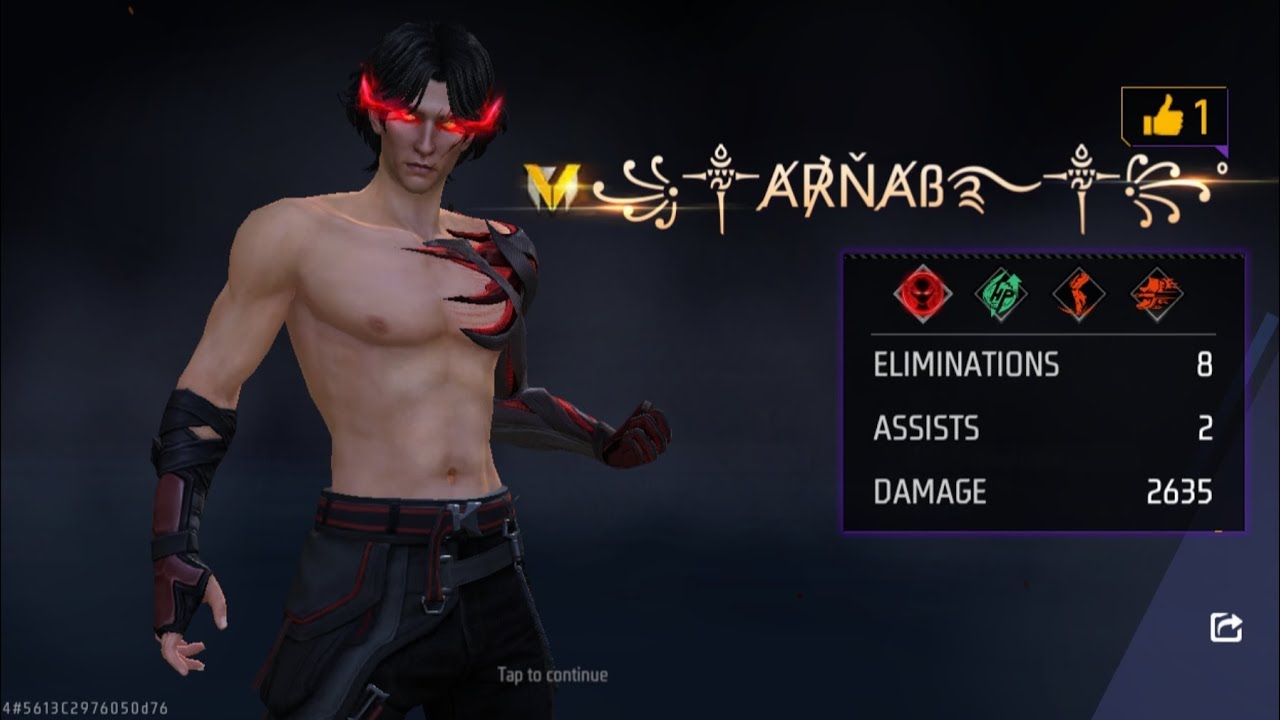The image size is (1280, 720).
Task: Tap to continue past the results
Action: pyautogui.click(x=552, y=675)
